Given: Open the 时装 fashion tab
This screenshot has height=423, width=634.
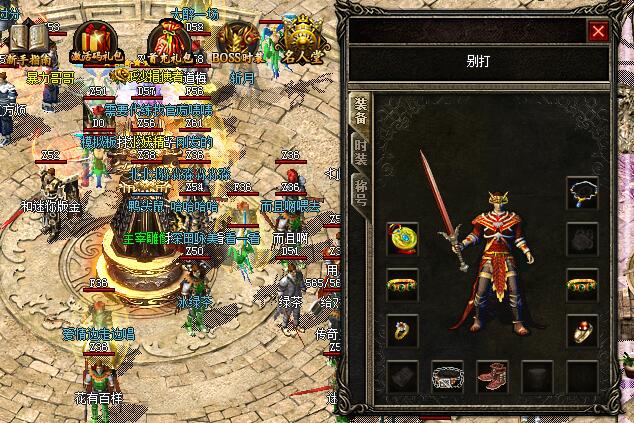Looking at the screenshot, I should (361, 154).
